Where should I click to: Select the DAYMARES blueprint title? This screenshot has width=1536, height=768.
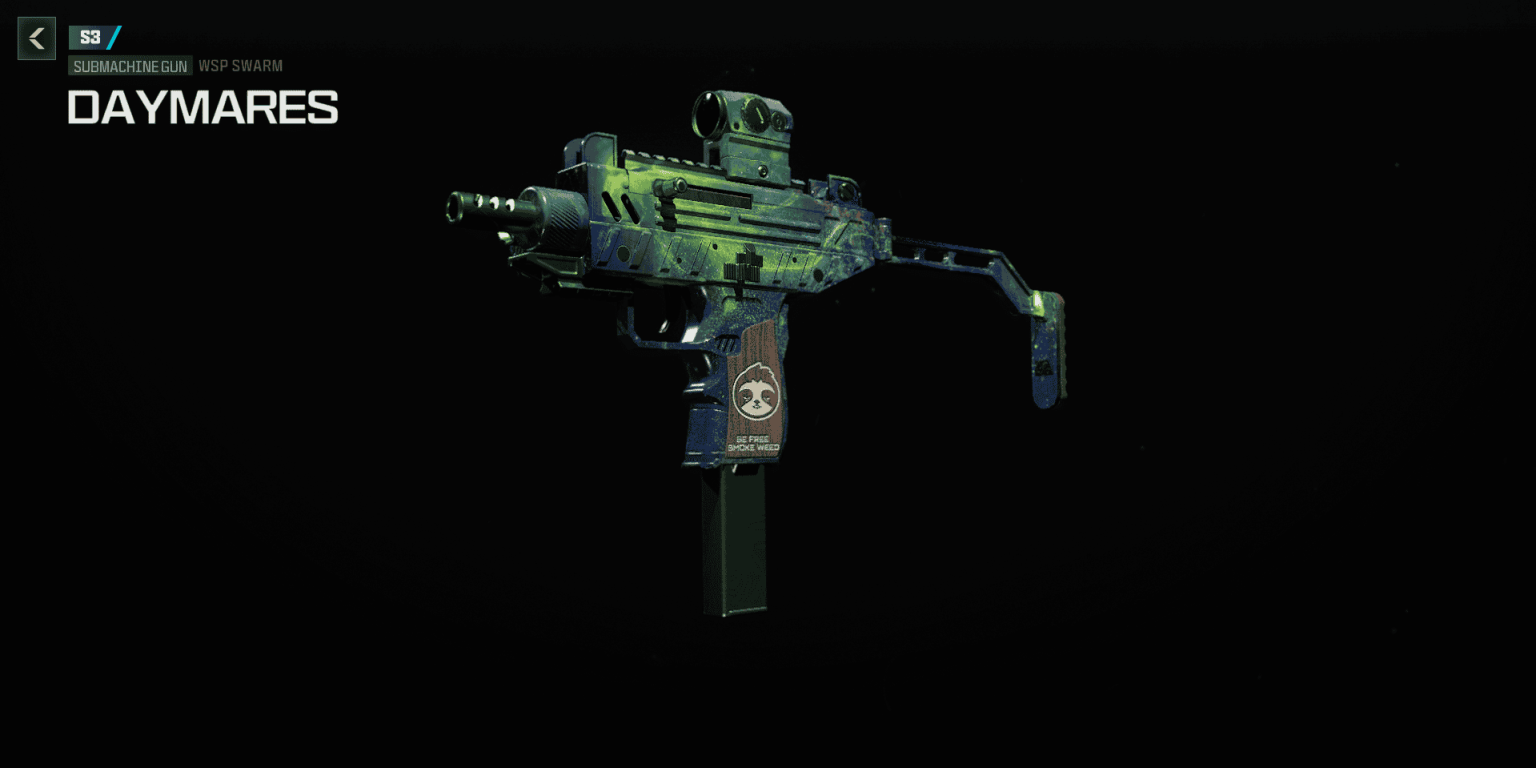(x=202, y=107)
